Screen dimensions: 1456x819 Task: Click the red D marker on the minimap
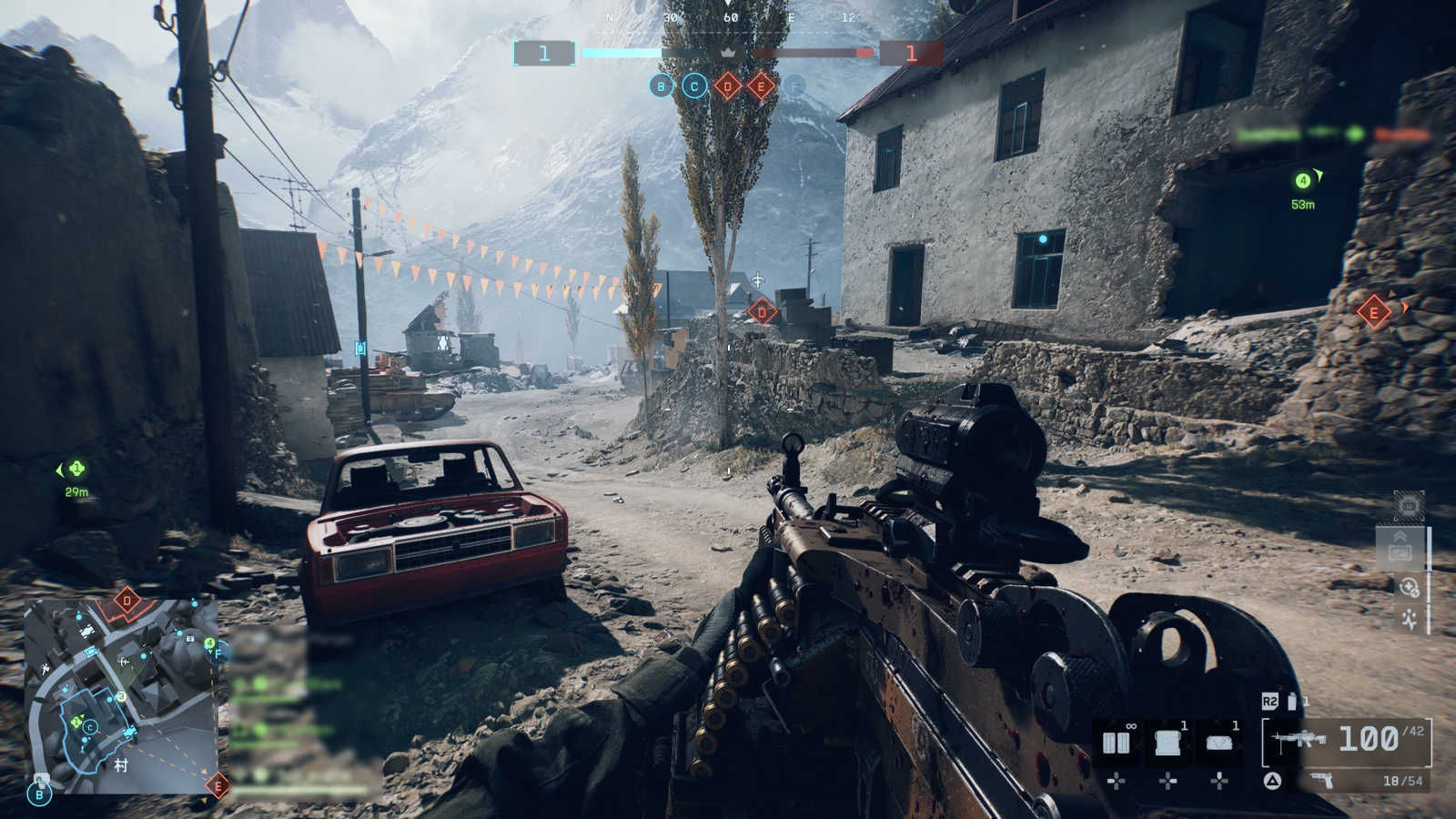point(126,601)
